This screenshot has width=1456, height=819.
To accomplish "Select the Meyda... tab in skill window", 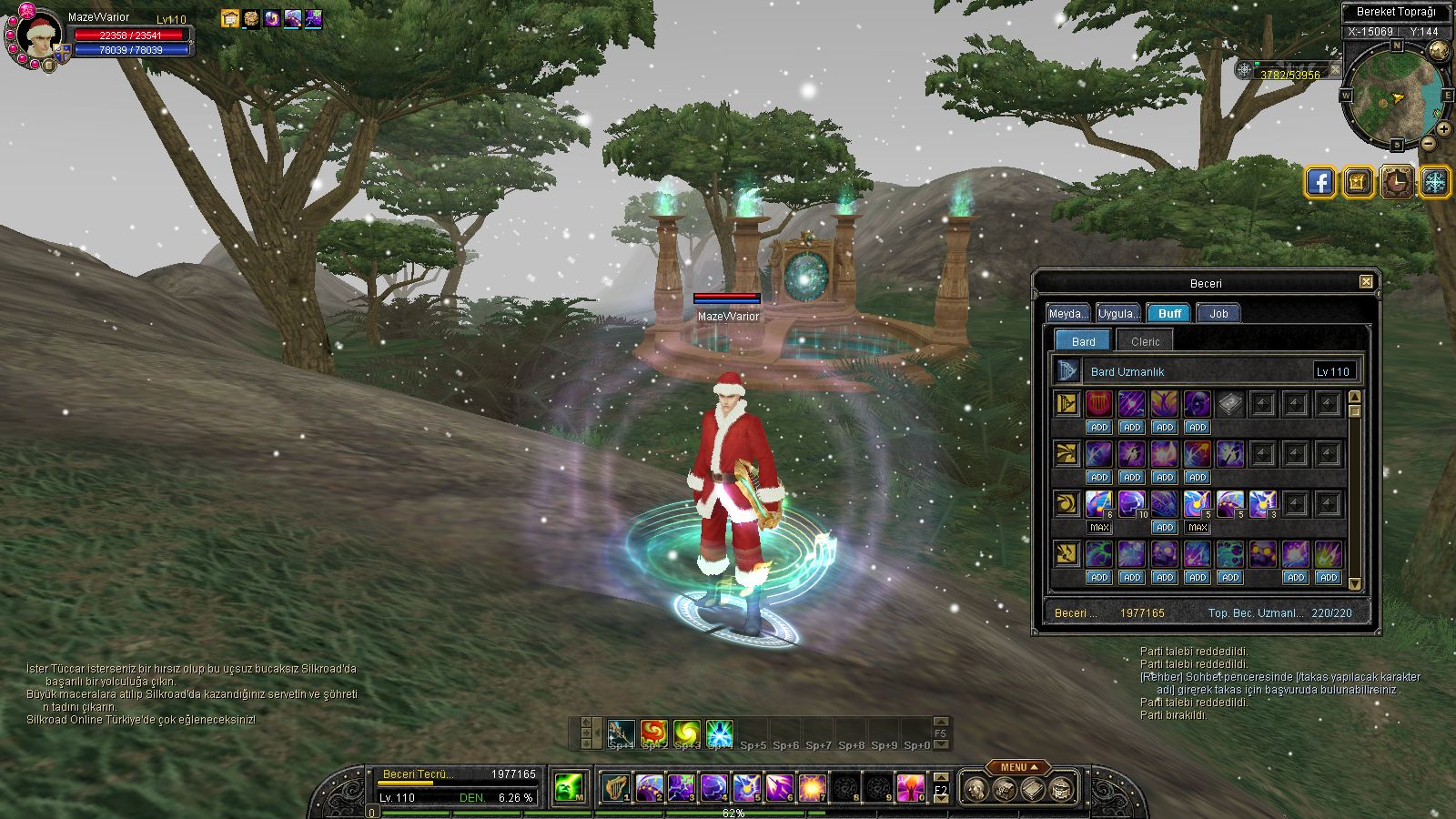I will (x=1068, y=313).
